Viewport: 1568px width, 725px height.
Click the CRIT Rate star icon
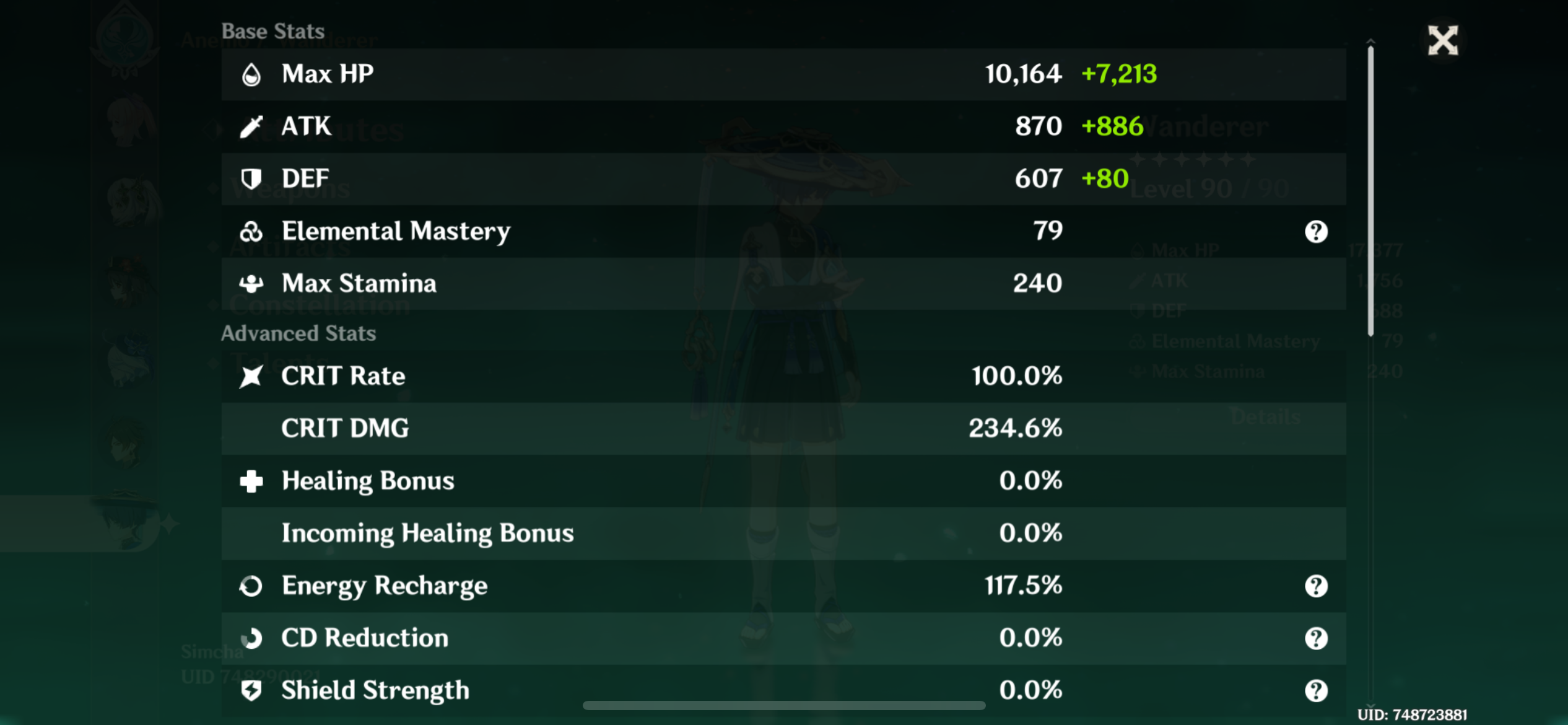tap(251, 375)
